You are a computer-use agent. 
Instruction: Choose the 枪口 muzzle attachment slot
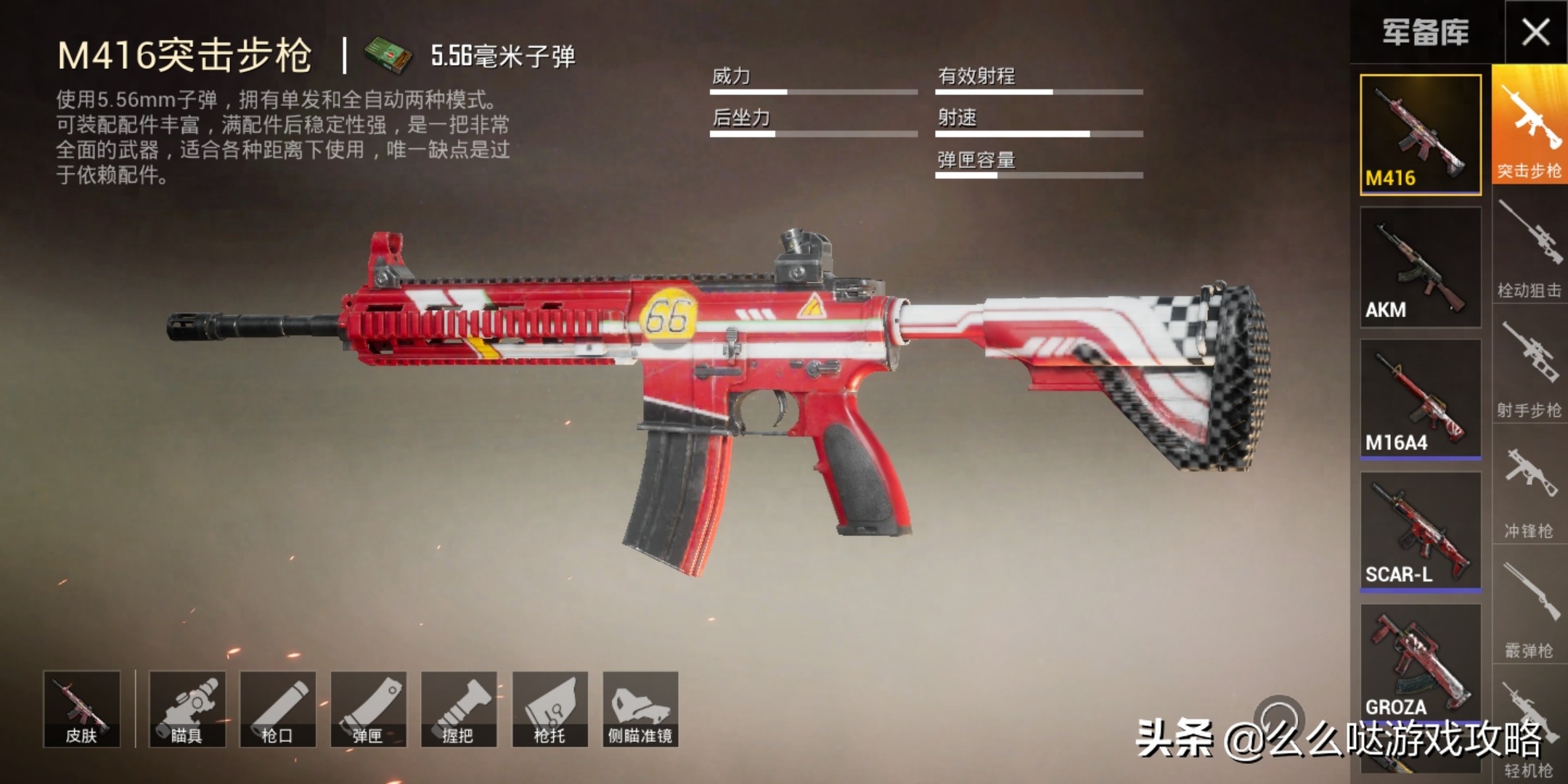coord(277,709)
